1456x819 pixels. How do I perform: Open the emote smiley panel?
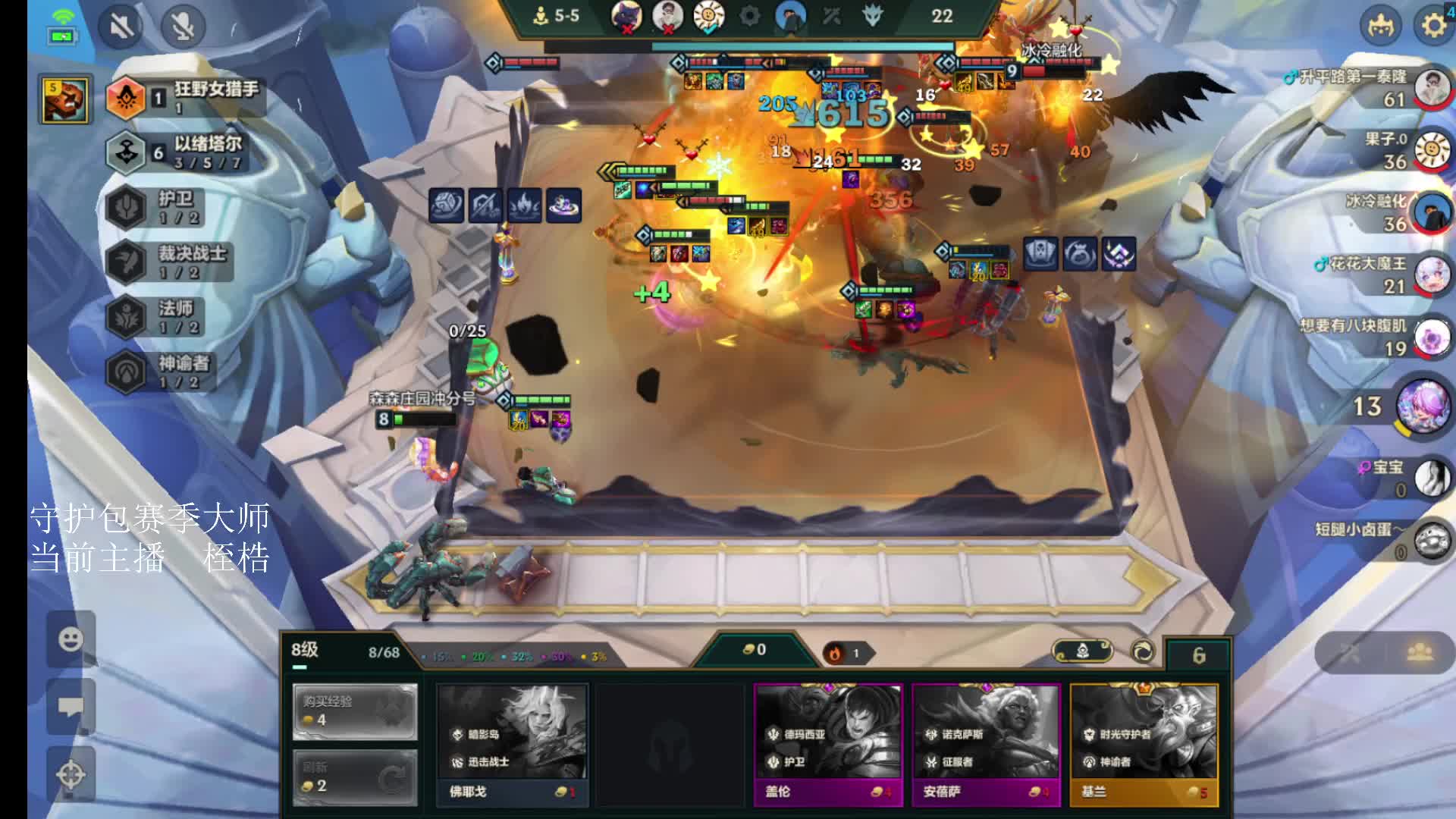point(71,639)
